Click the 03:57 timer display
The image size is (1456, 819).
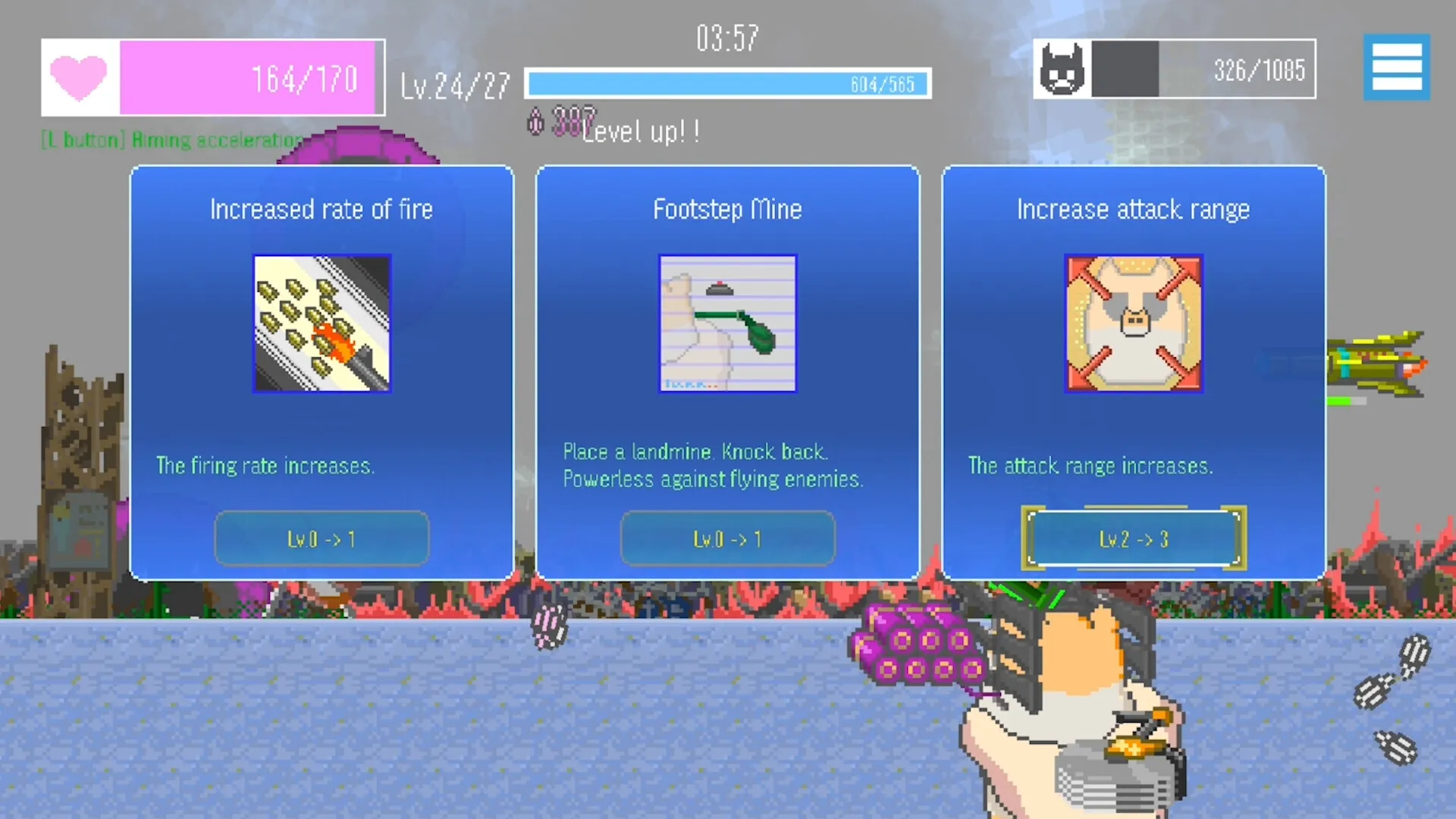[726, 36]
